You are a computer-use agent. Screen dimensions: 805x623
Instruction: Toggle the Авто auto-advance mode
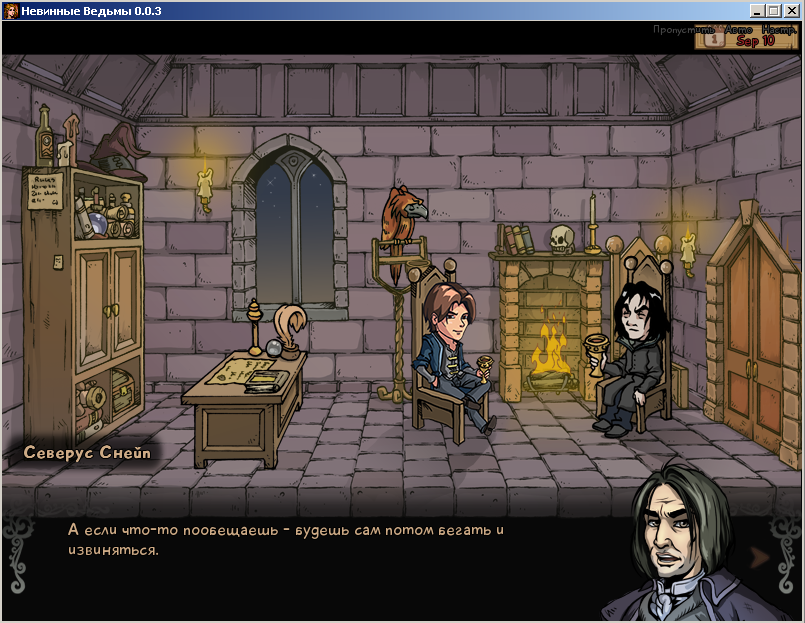[x=739, y=30]
